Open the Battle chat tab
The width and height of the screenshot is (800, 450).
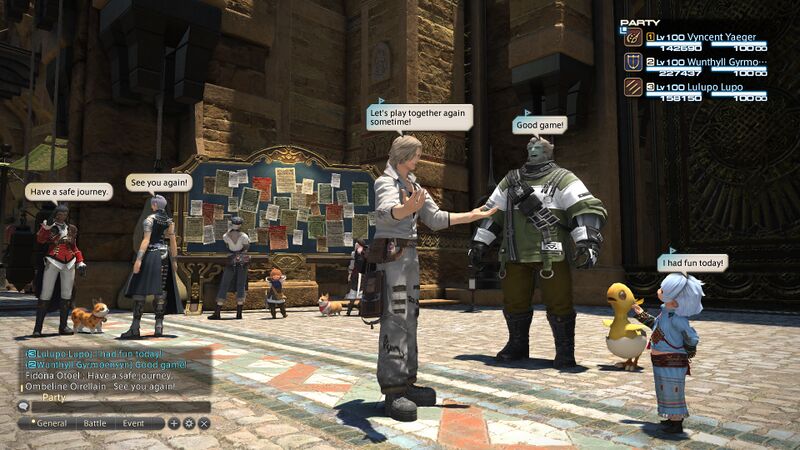point(95,423)
